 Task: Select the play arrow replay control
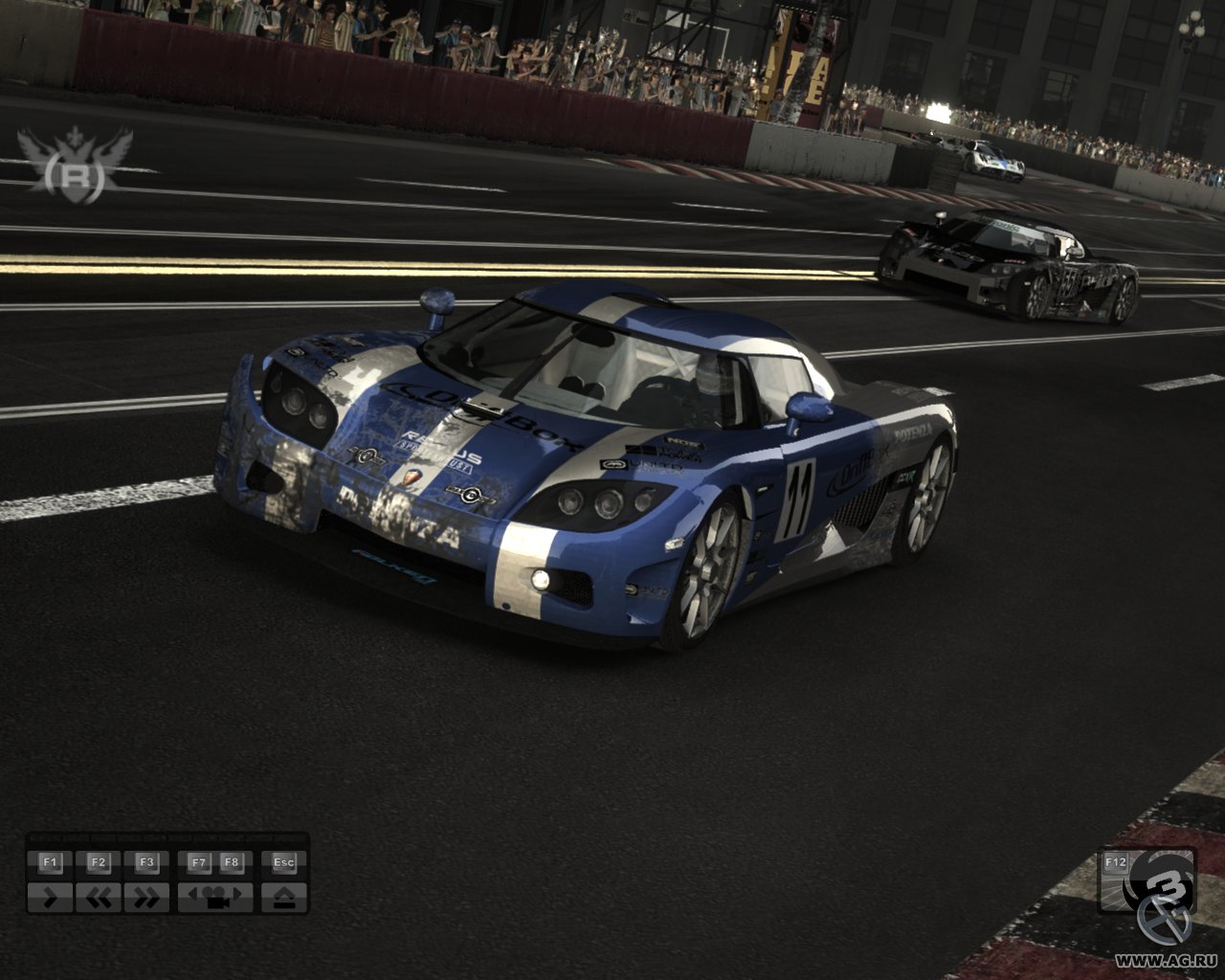pos(51,897)
